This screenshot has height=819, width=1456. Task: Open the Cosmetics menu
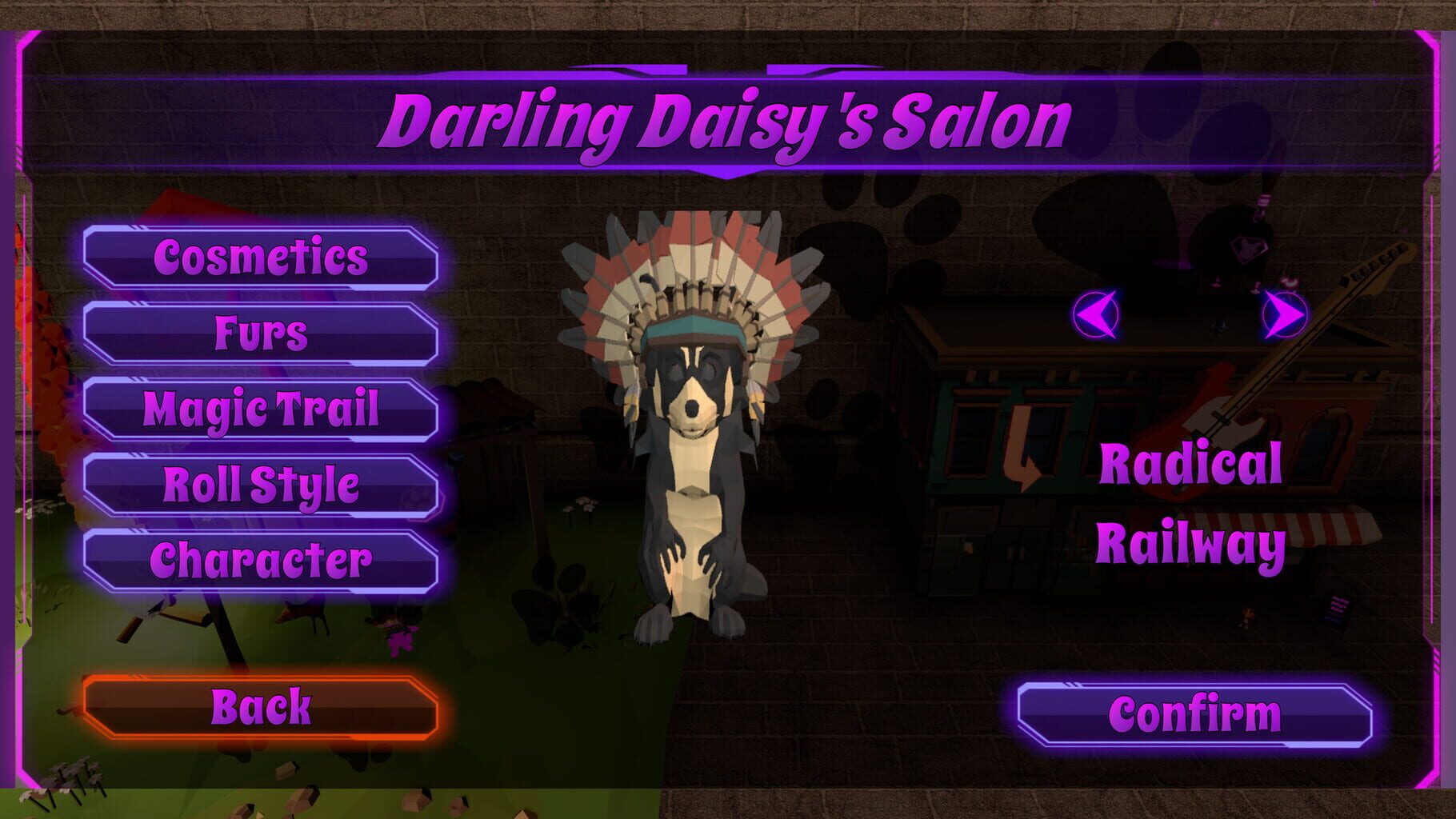[262, 258]
